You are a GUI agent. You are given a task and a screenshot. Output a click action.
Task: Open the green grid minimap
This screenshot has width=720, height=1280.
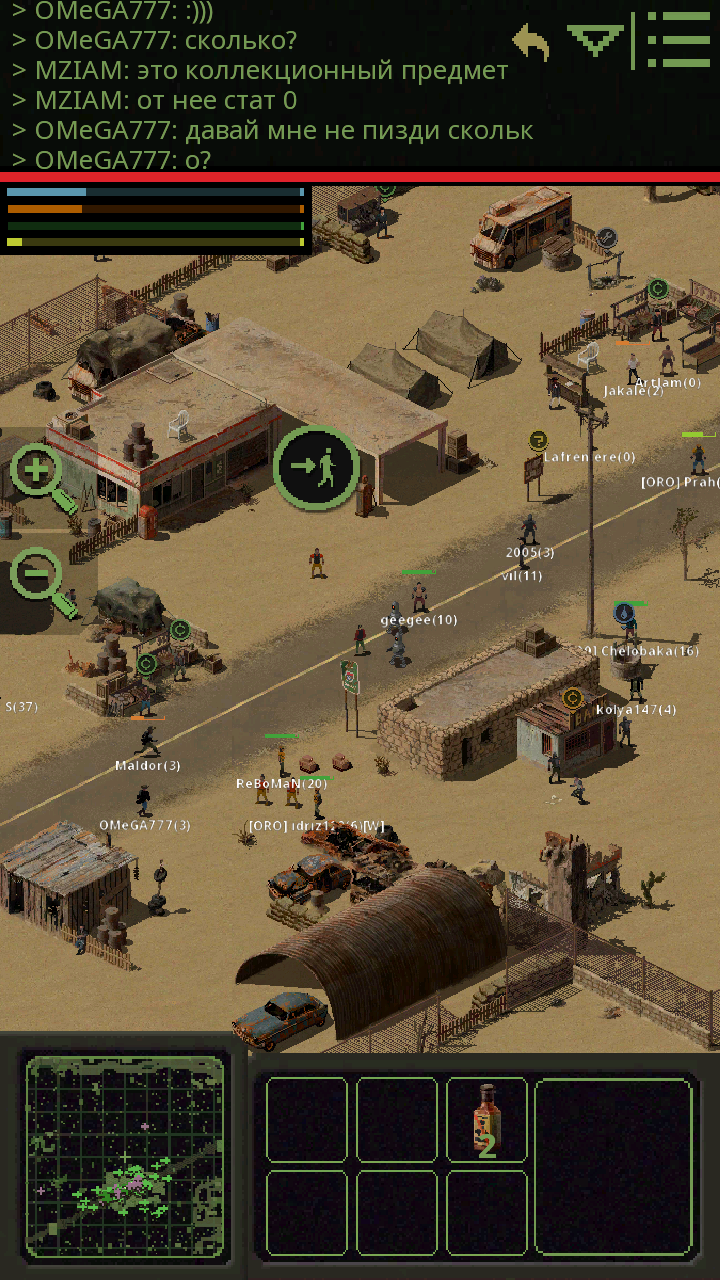[x=124, y=1156]
